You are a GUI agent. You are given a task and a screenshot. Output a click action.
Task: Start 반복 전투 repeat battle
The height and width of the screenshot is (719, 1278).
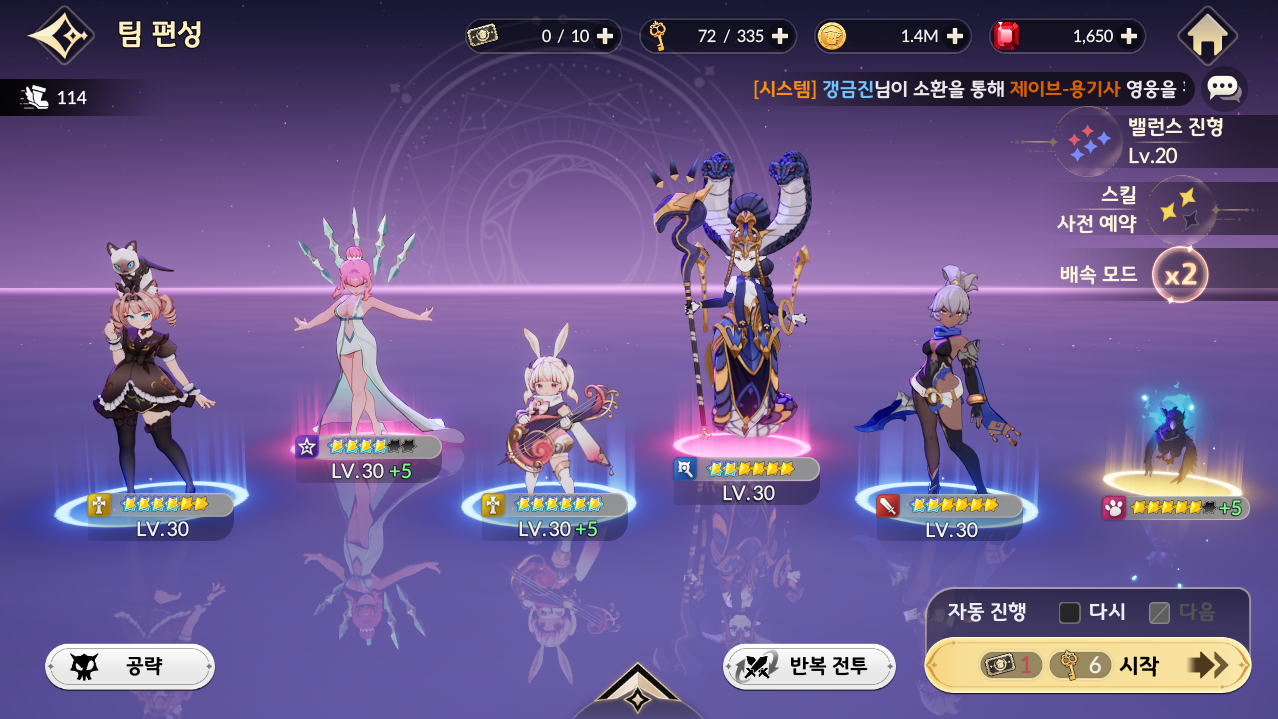tap(809, 666)
